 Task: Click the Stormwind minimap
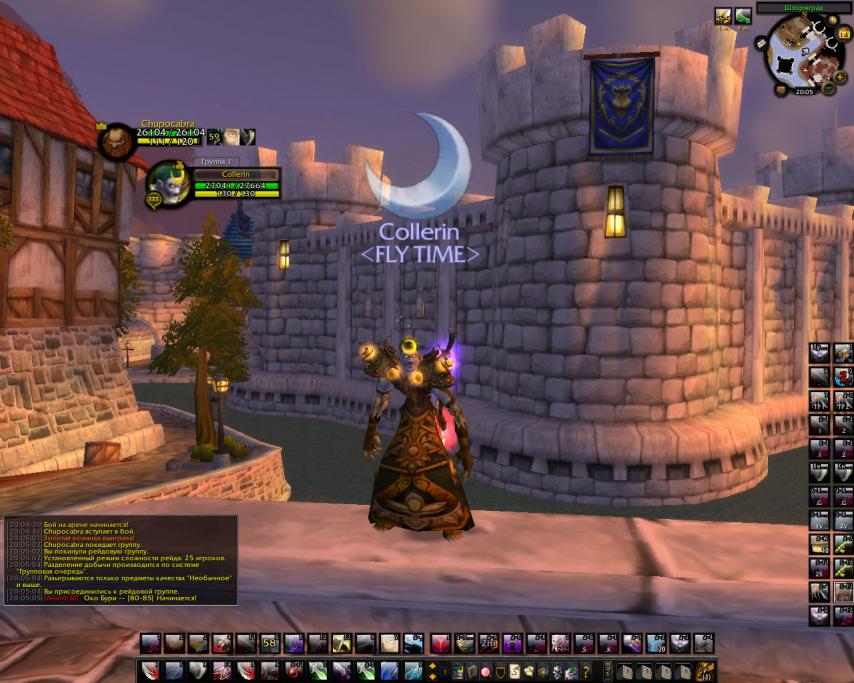[803, 56]
